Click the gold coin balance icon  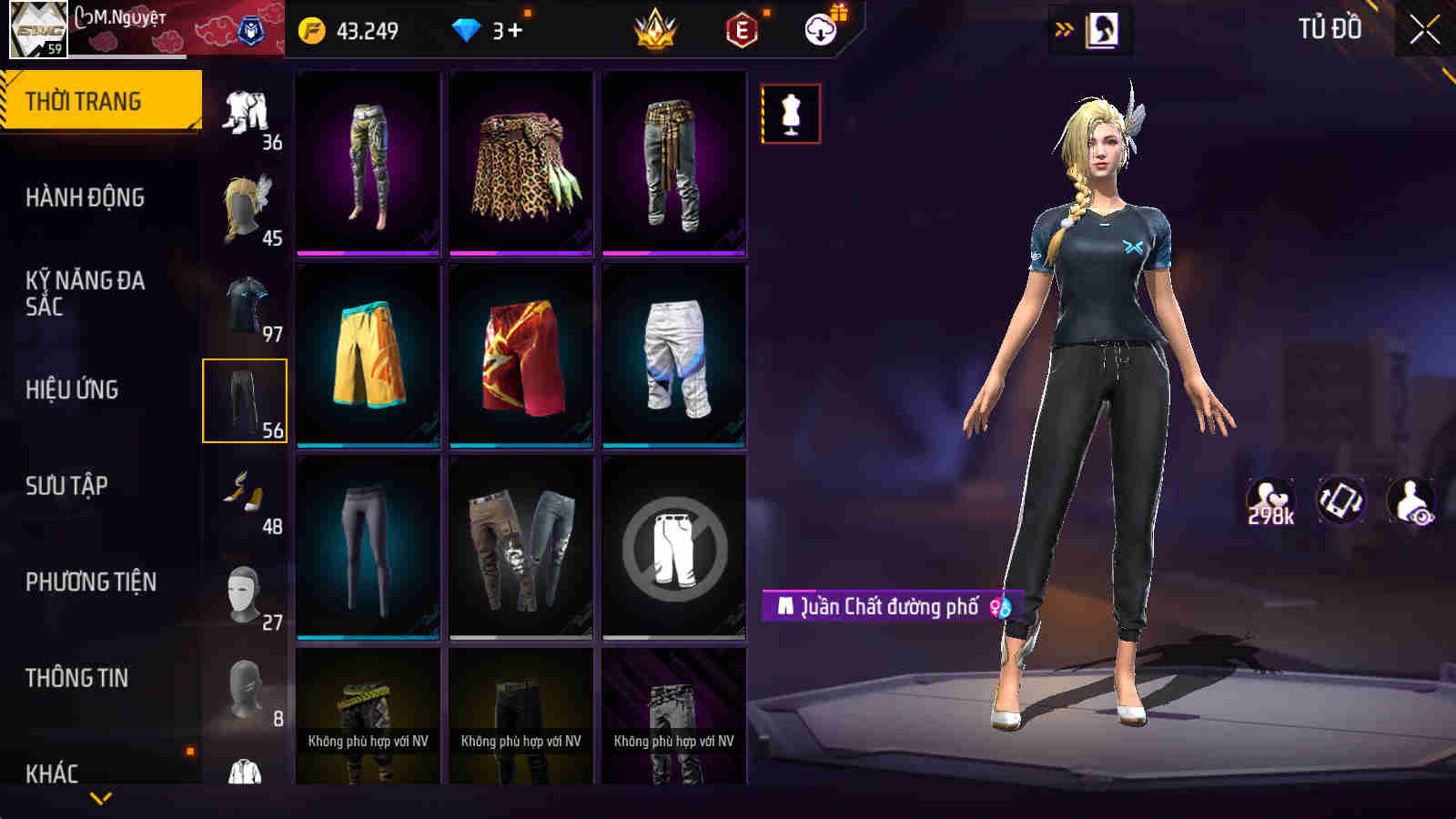(313, 29)
